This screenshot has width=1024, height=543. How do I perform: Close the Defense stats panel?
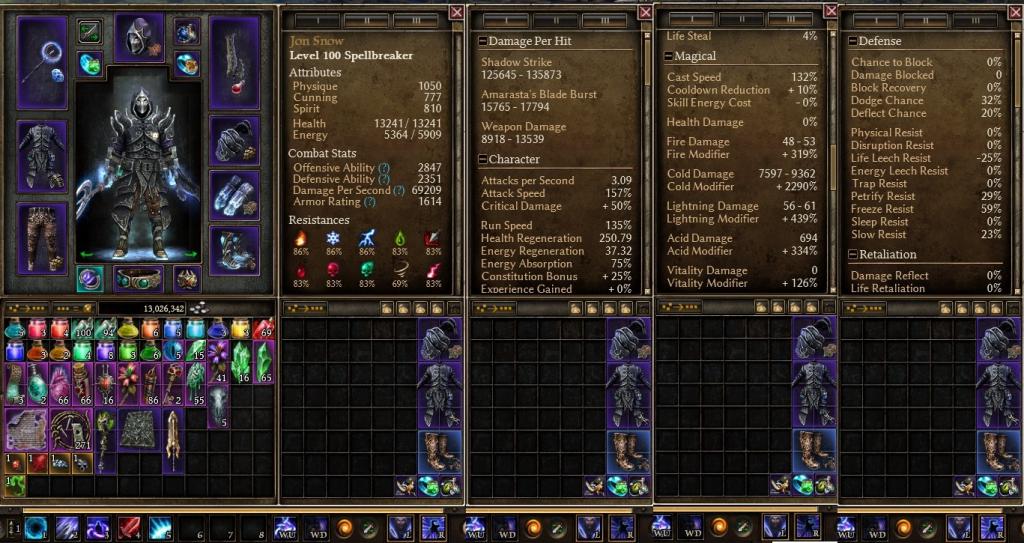click(x=1016, y=12)
